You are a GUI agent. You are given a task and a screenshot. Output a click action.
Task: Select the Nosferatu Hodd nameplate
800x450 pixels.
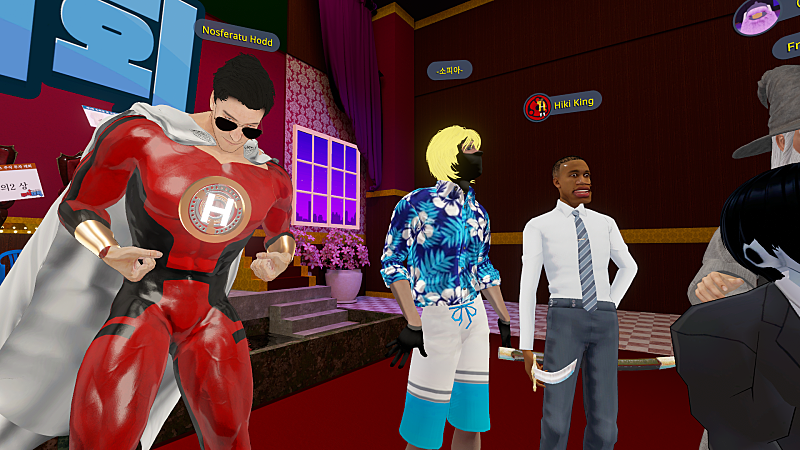click(237, 32)
